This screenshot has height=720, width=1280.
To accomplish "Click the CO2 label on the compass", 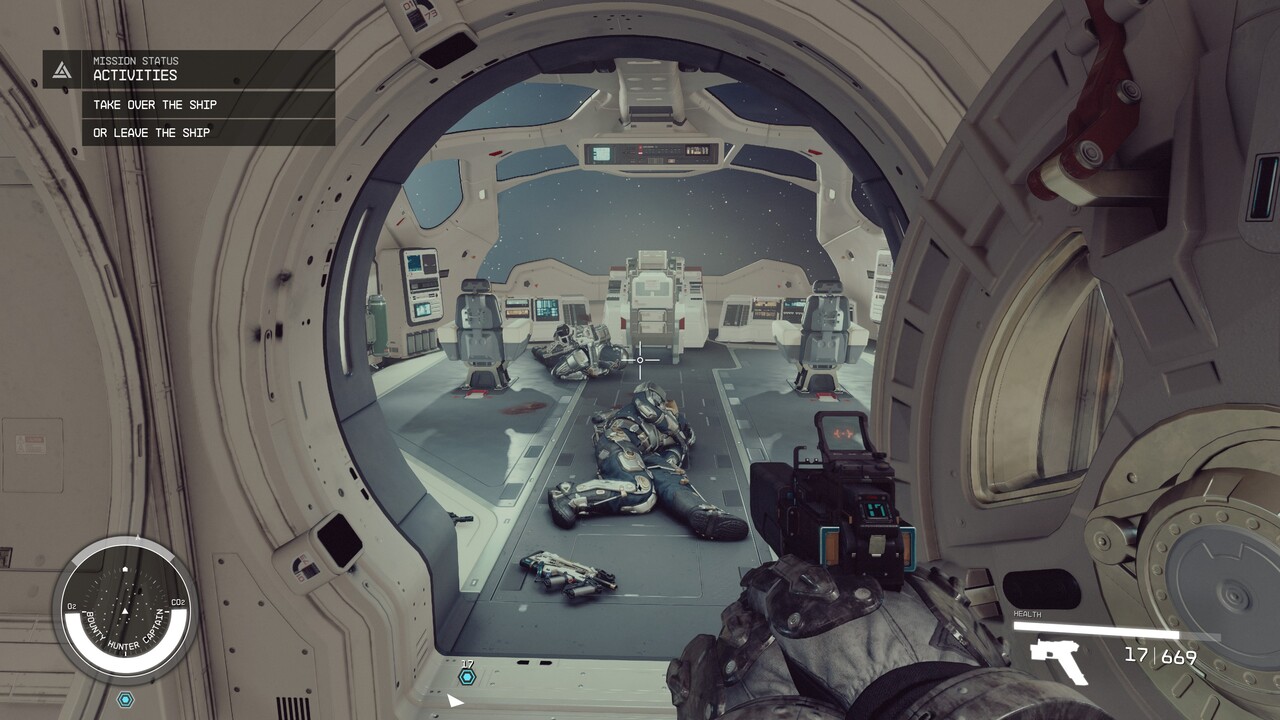I will click(177, 604).
